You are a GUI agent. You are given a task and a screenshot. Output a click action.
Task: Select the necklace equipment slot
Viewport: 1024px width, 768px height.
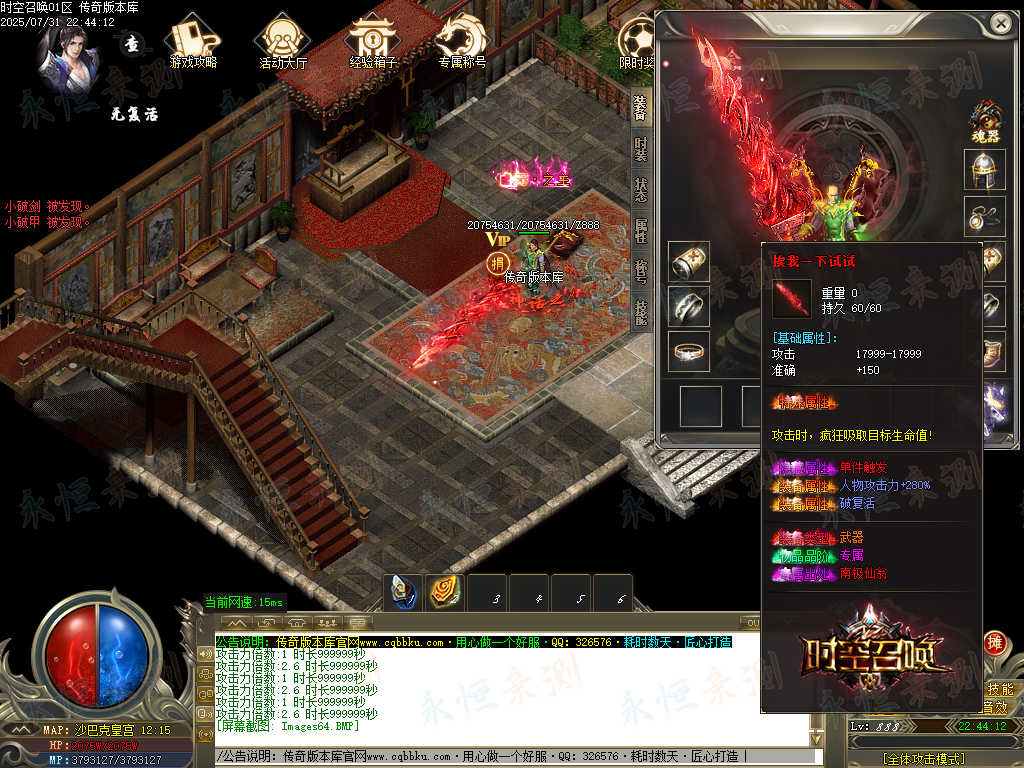984,216
